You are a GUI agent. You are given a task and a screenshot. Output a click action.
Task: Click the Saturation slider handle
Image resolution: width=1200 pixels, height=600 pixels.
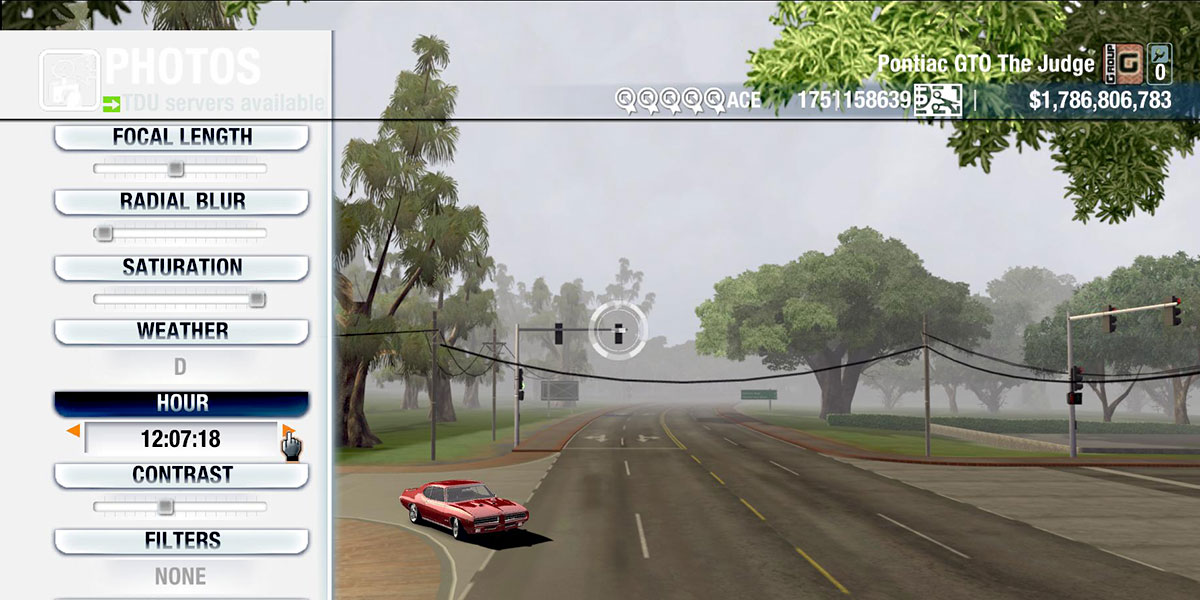257,299
